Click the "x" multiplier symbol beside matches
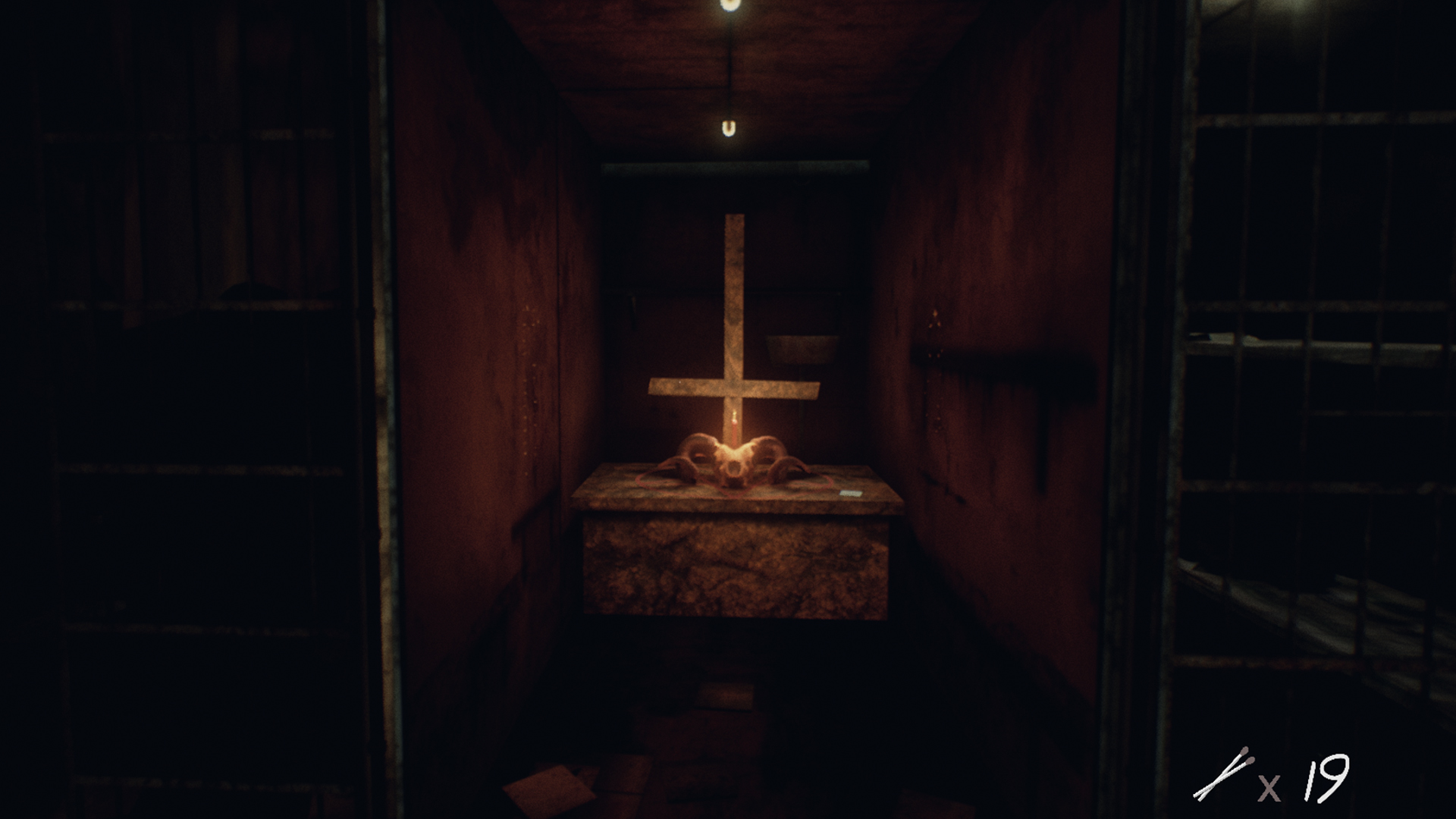The image size is (1456, 819). pos(1269,787)
